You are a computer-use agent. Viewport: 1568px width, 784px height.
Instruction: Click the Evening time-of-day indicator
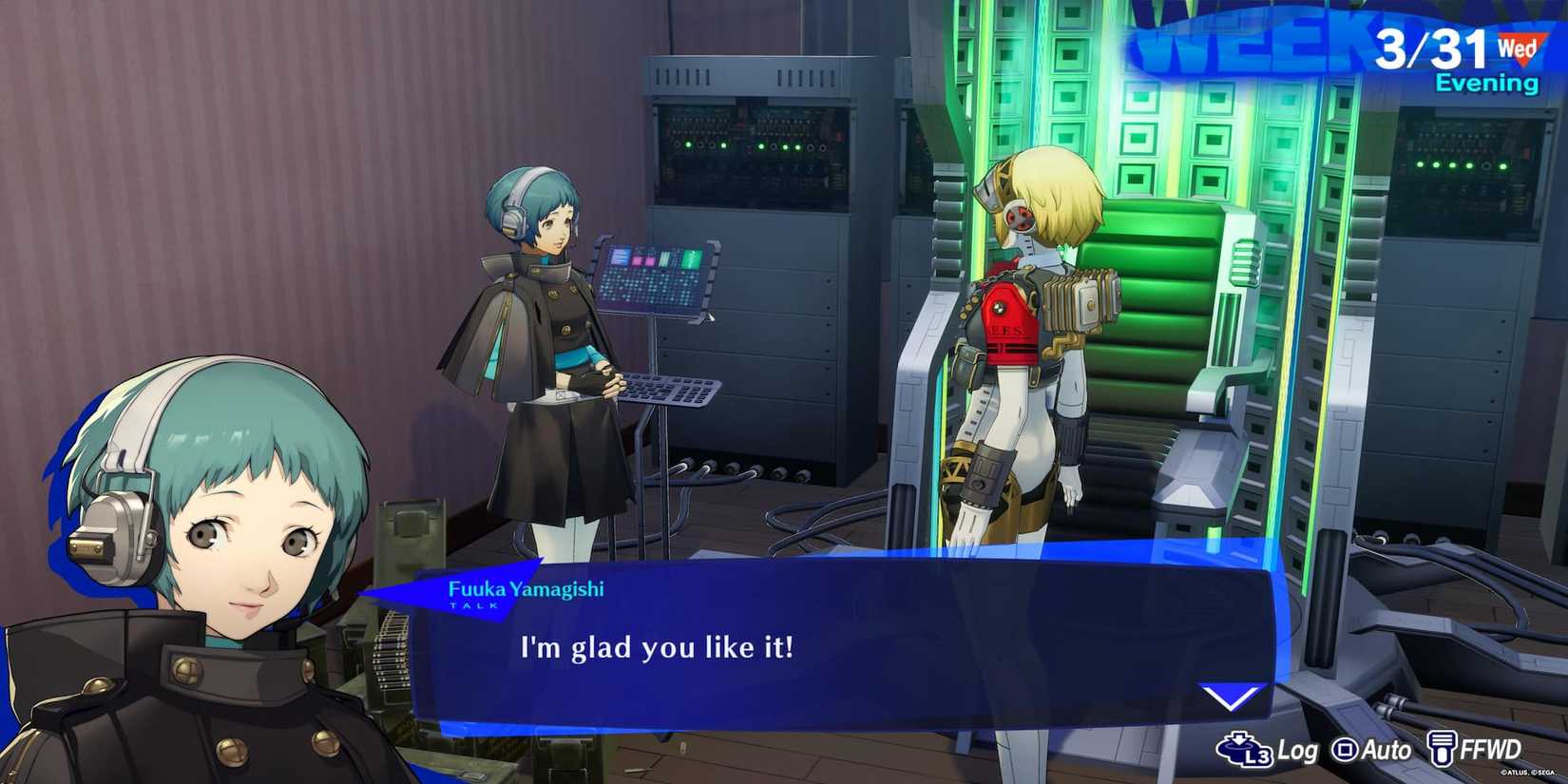pos(1487,82)
